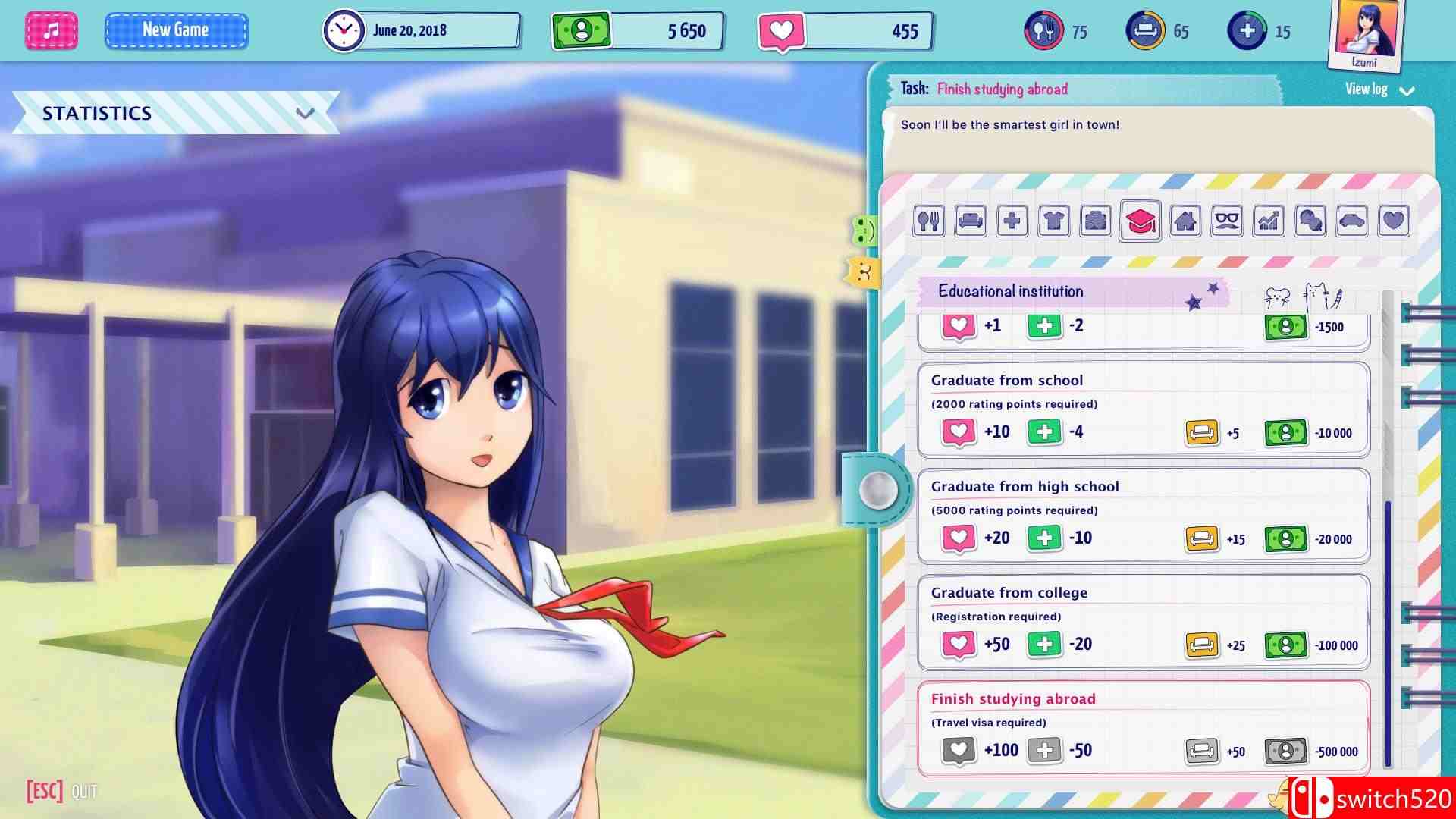Select the career briefcase category icon

[1095, 222]
